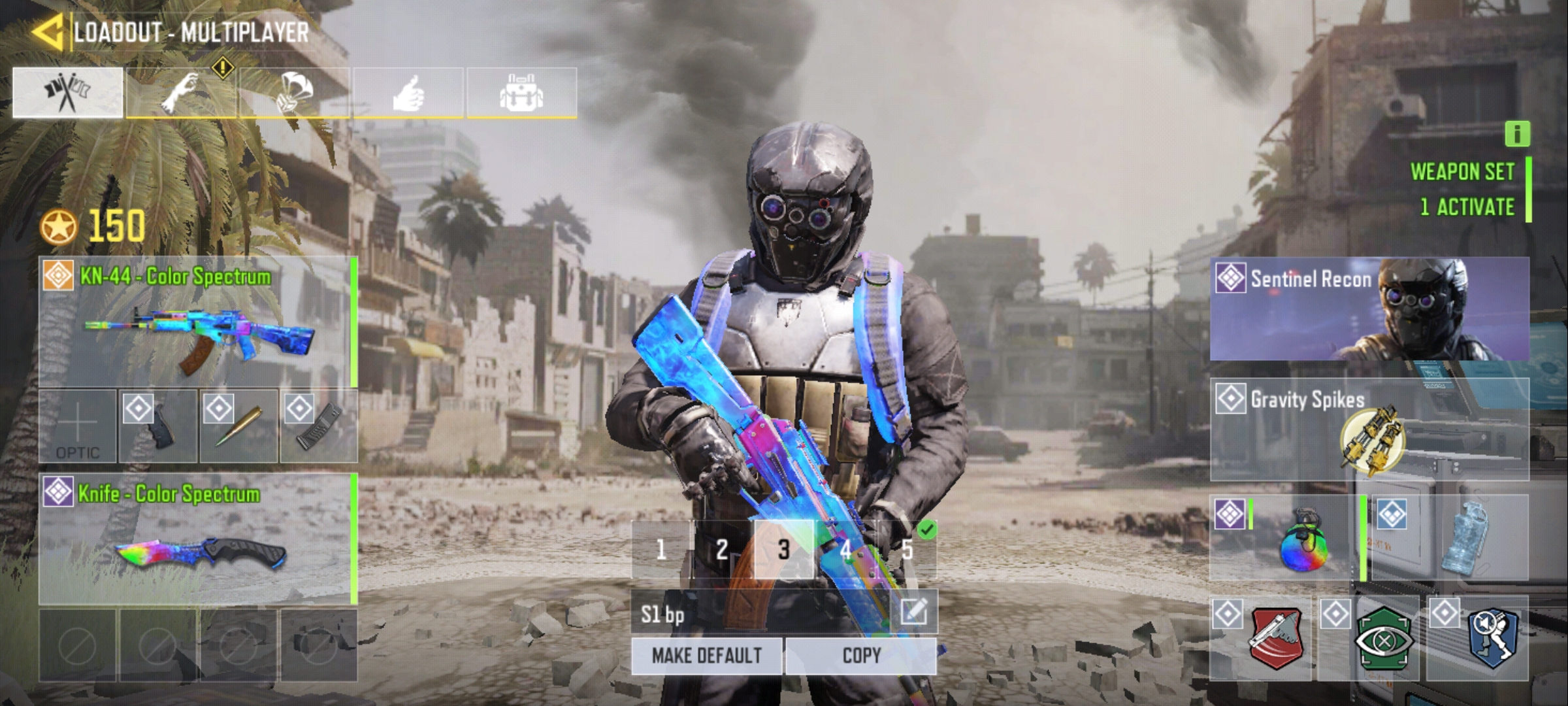
Task: Switch to the backpack tab
Action: (x=521, y=93)
